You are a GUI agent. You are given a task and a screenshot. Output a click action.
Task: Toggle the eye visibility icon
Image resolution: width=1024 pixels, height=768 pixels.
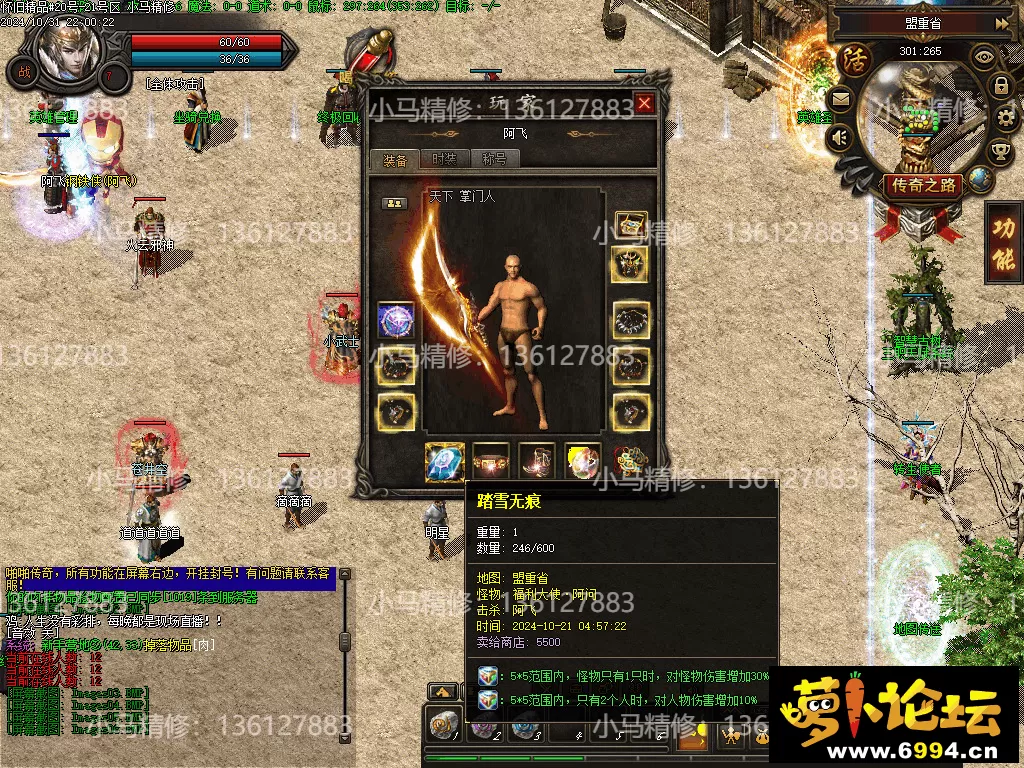click(x=984, y=57)
